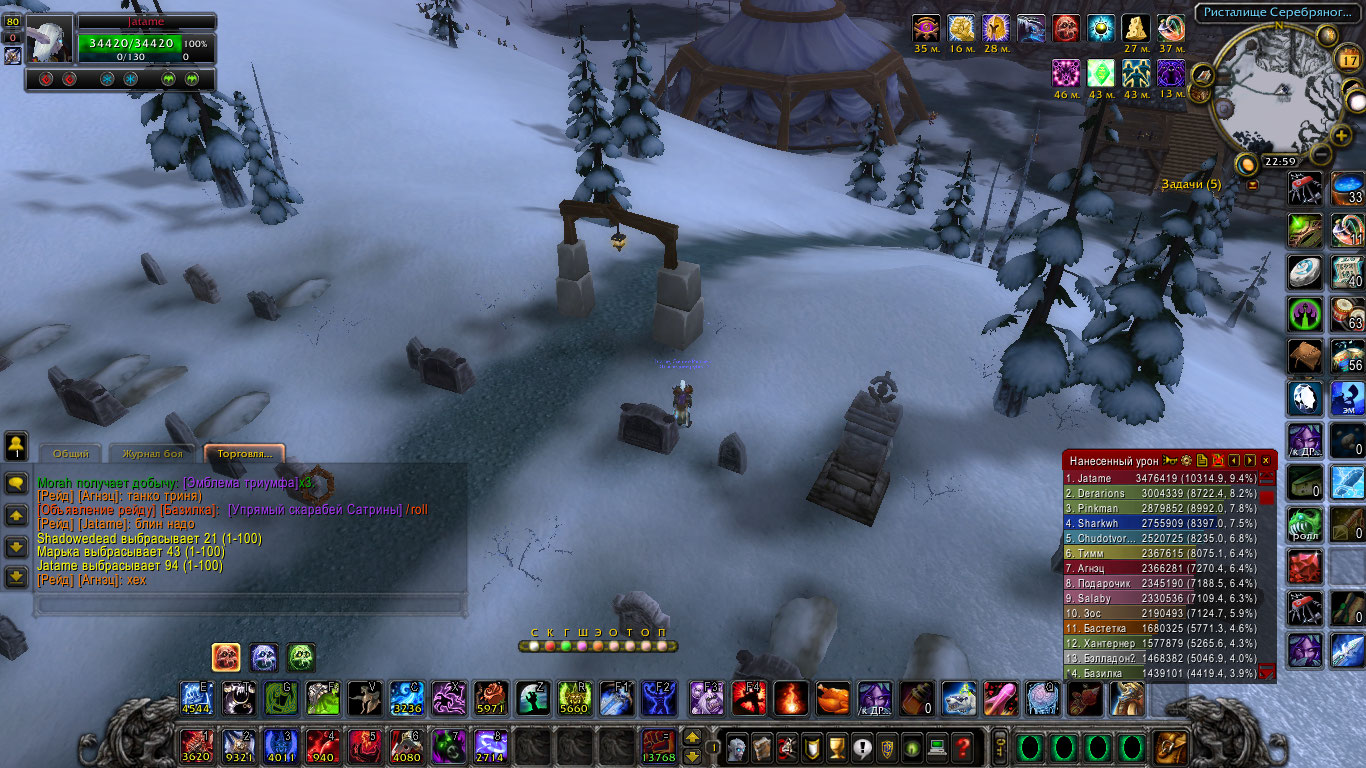Image resolution: width=1366 pixels, height=768 pixels.
Task: Click the Jatame player portrait
Action: pos(50,40)
